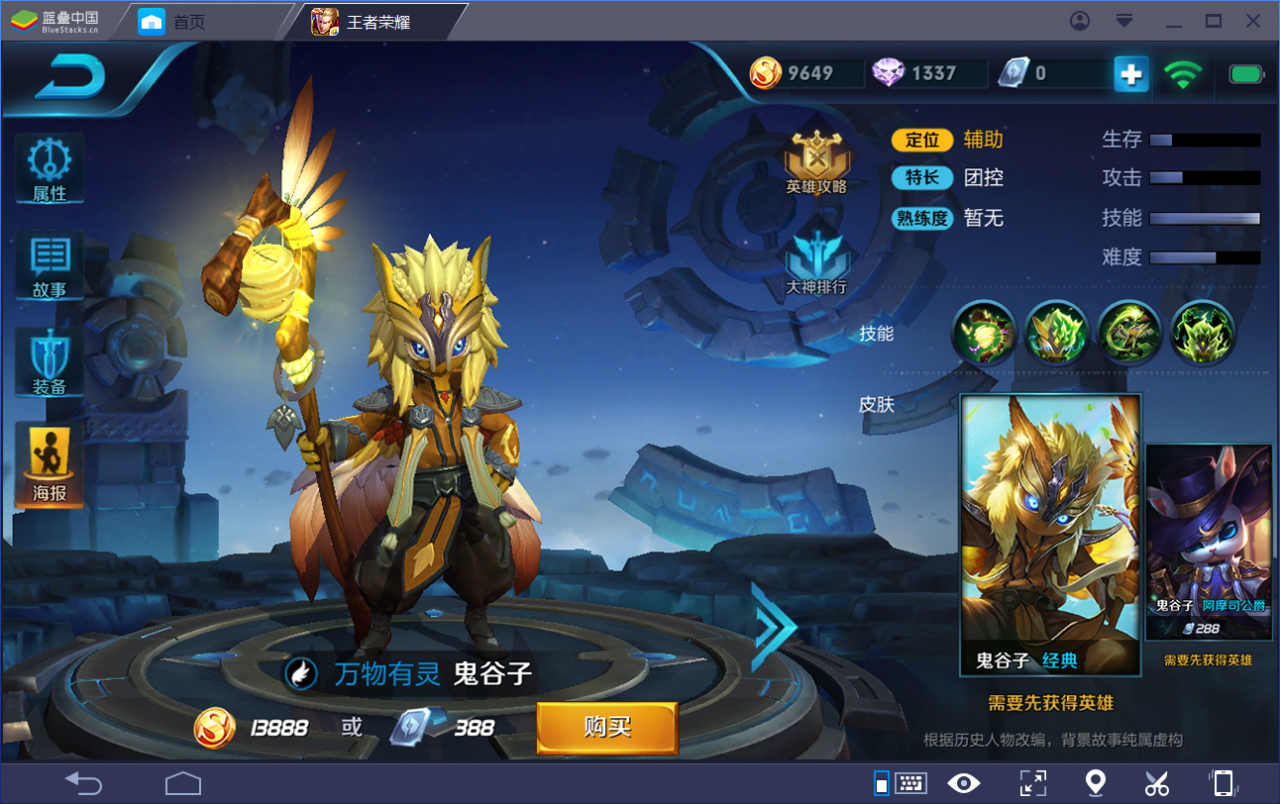Expand the arrow to view more hero info
Viewport: 1280px width, 804px height.
(773, 627)
